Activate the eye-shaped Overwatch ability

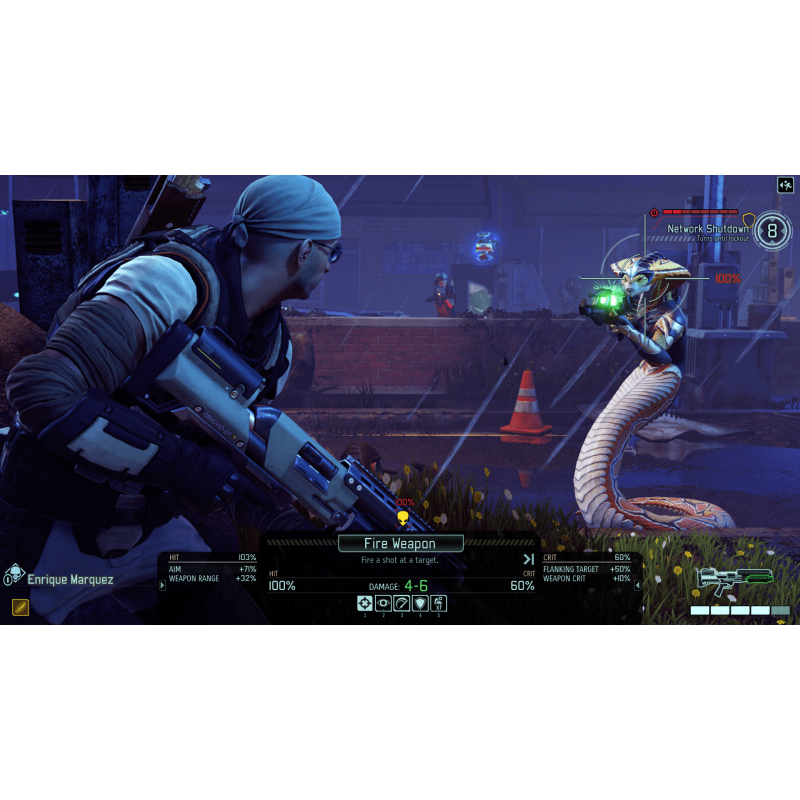tap(383, 603)
